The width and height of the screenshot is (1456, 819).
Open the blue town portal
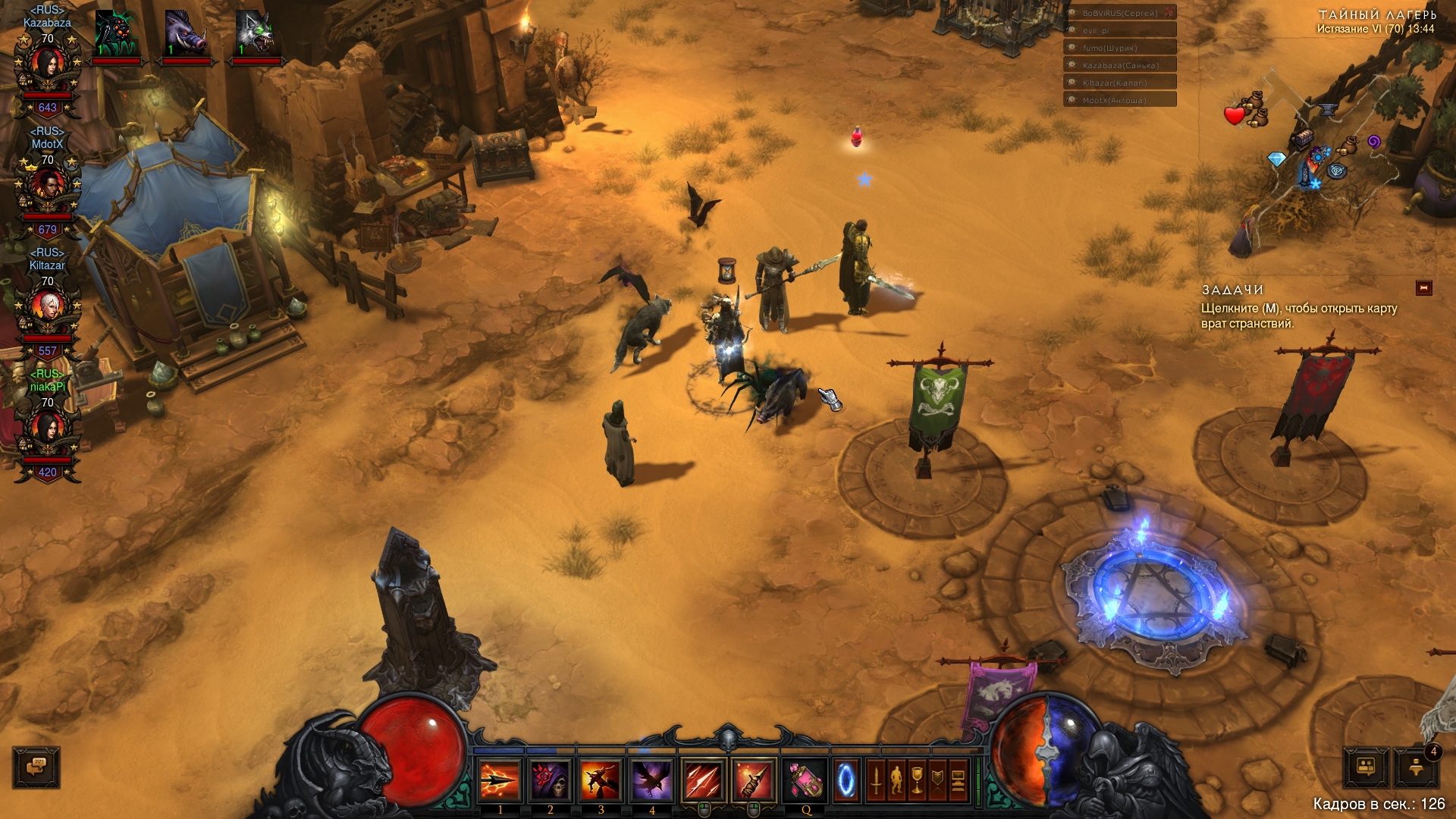coord(846,780)
